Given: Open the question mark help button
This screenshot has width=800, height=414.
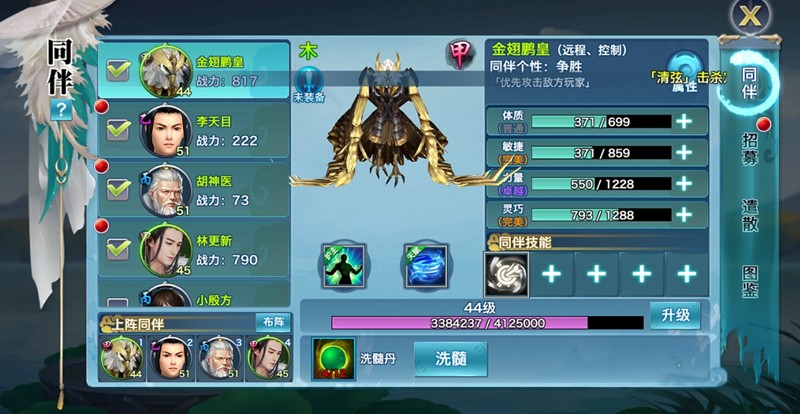Looking at the screenshot, I should (60, 110).
